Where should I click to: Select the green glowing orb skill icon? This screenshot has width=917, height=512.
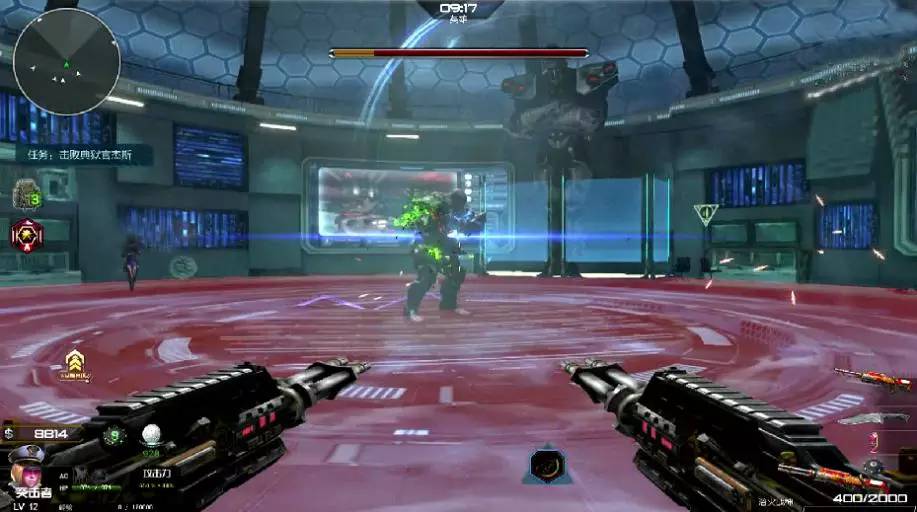pyautogui.click(x=114, y=435)
